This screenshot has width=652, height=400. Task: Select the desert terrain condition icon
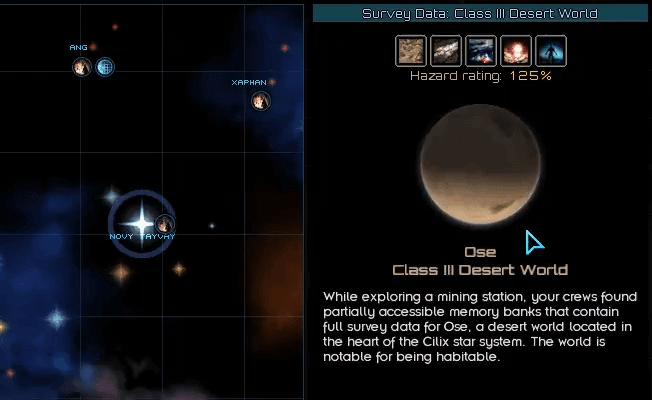pos(412,51)
